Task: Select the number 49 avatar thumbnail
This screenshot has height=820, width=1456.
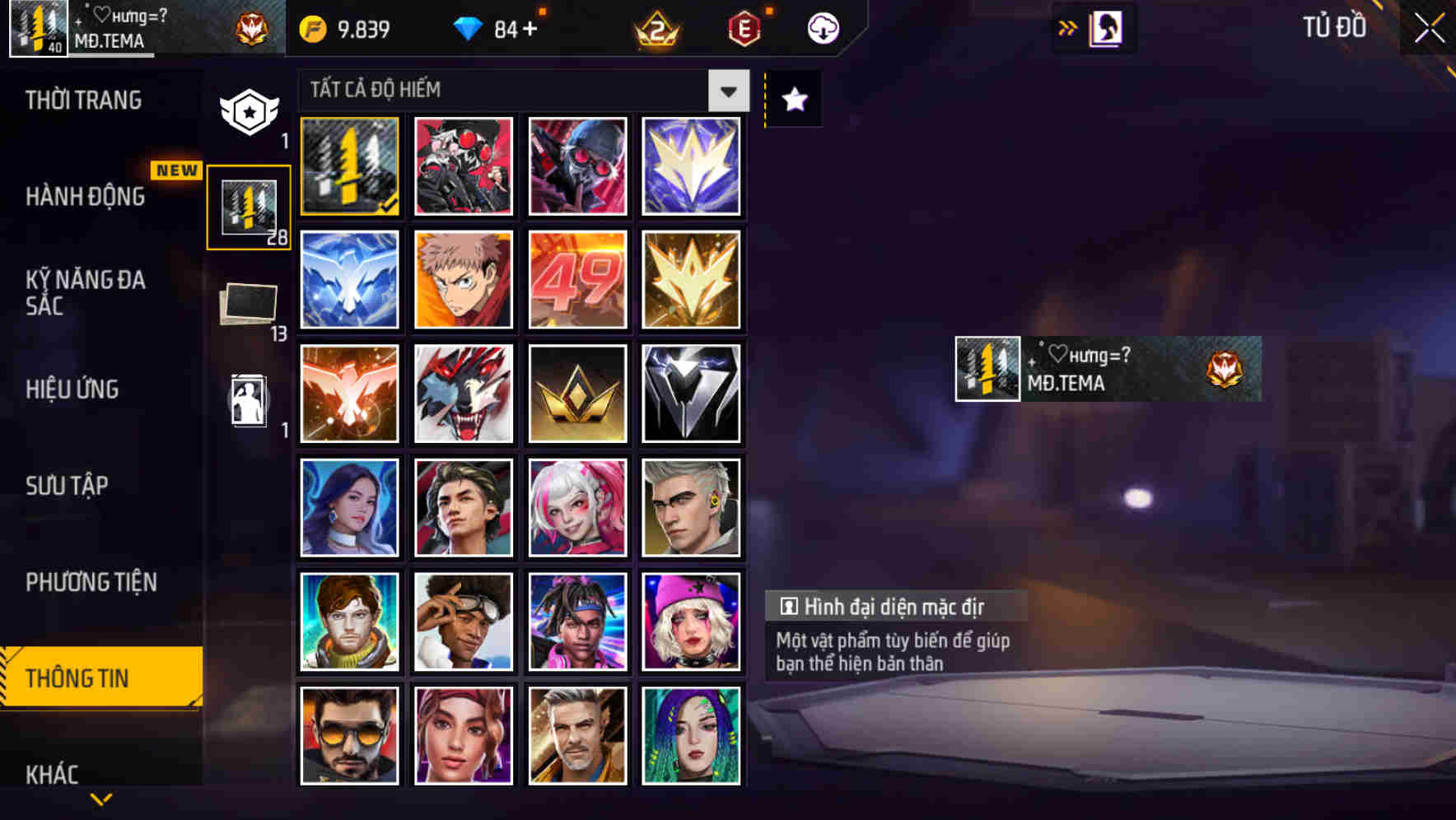Action: click(x=577, y=280)
